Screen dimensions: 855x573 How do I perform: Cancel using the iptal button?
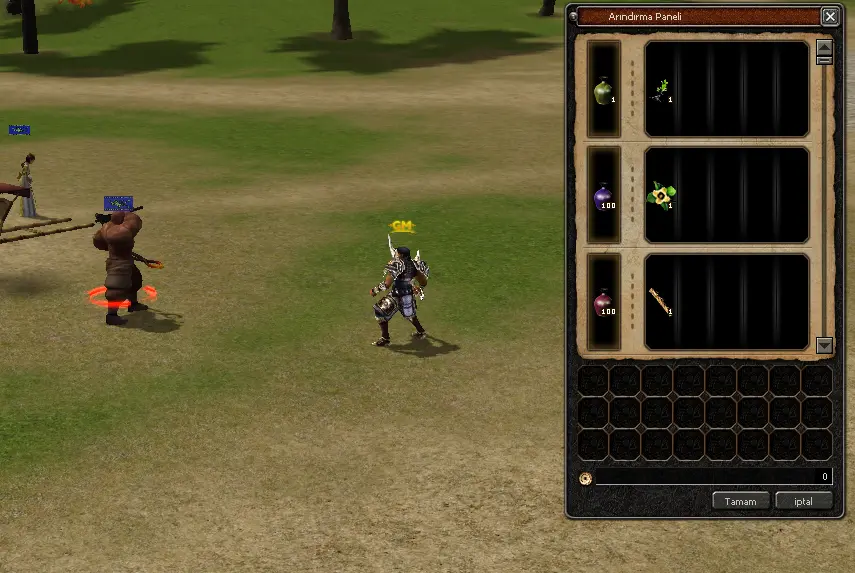803,501
